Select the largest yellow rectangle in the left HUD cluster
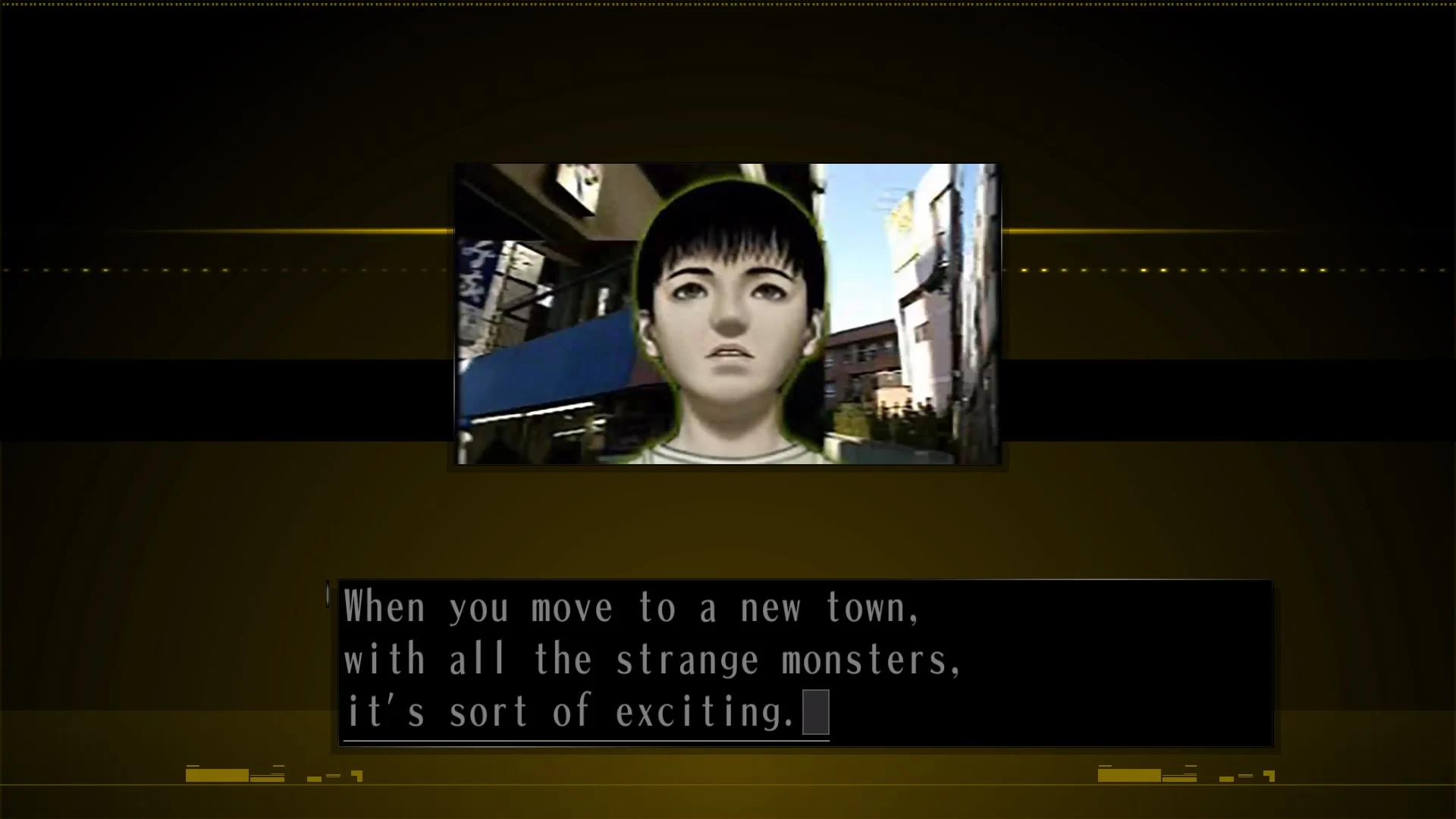1456x819 pixels. (x=216, y=774)
